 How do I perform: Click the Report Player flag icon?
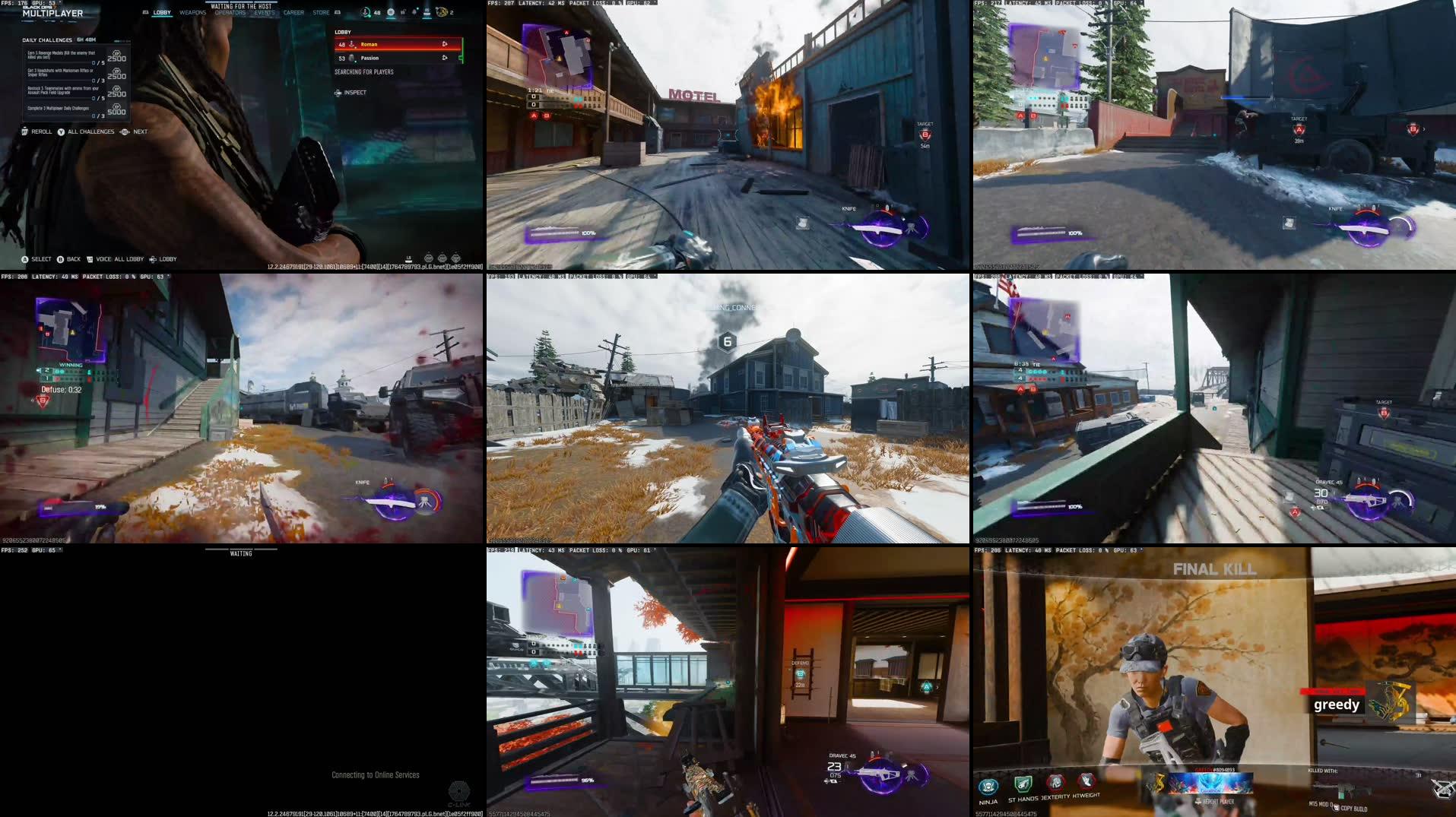tap(1198, 800)
